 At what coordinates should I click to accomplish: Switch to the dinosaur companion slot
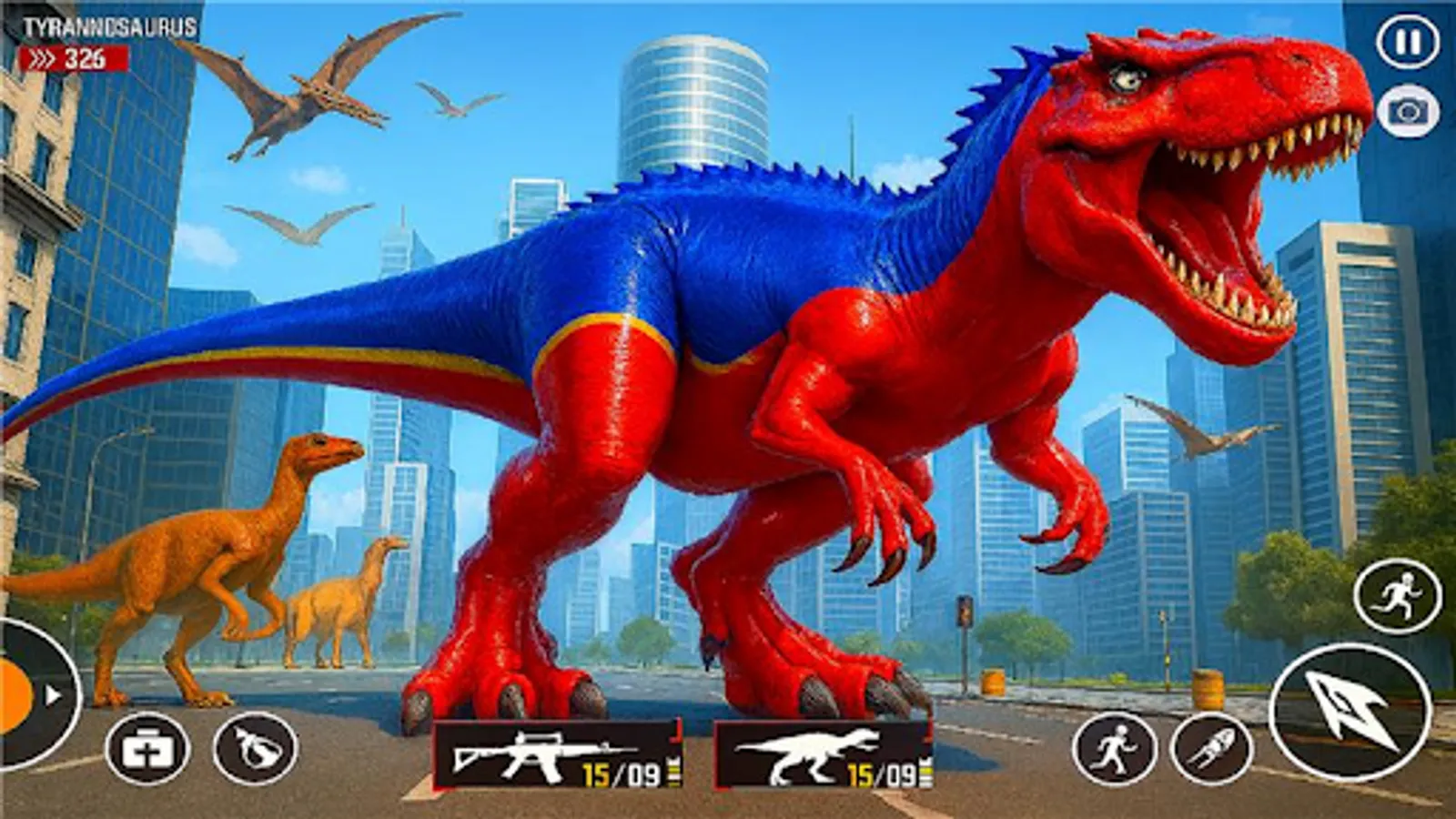819,753
